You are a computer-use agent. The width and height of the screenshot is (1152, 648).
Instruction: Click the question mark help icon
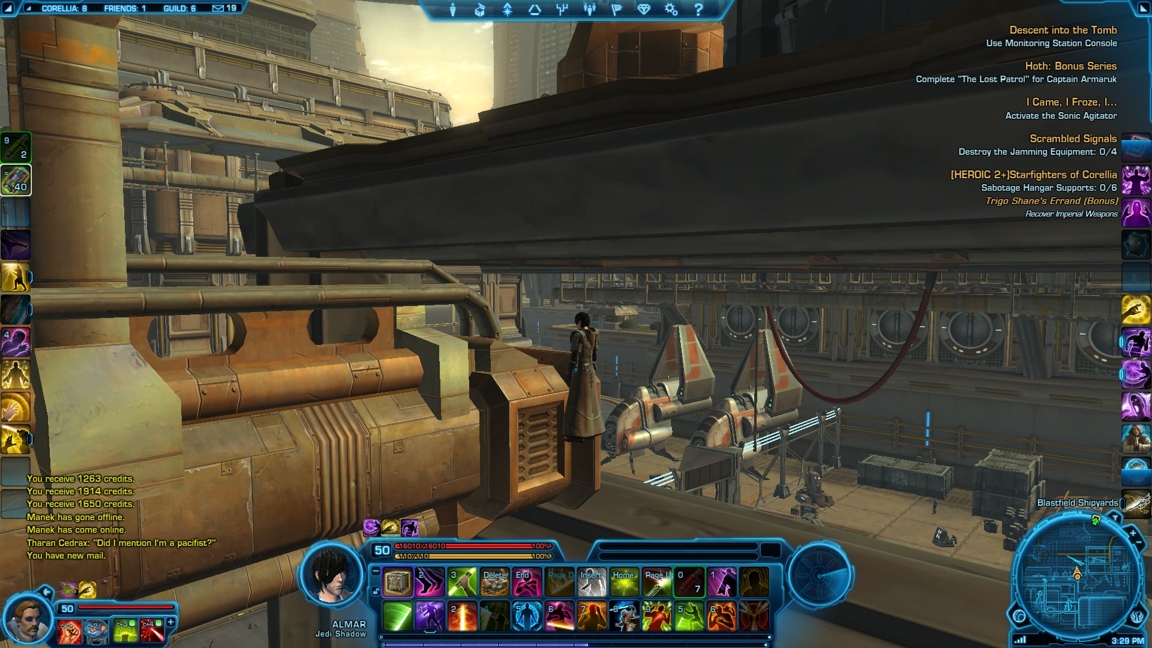point(698,10)
